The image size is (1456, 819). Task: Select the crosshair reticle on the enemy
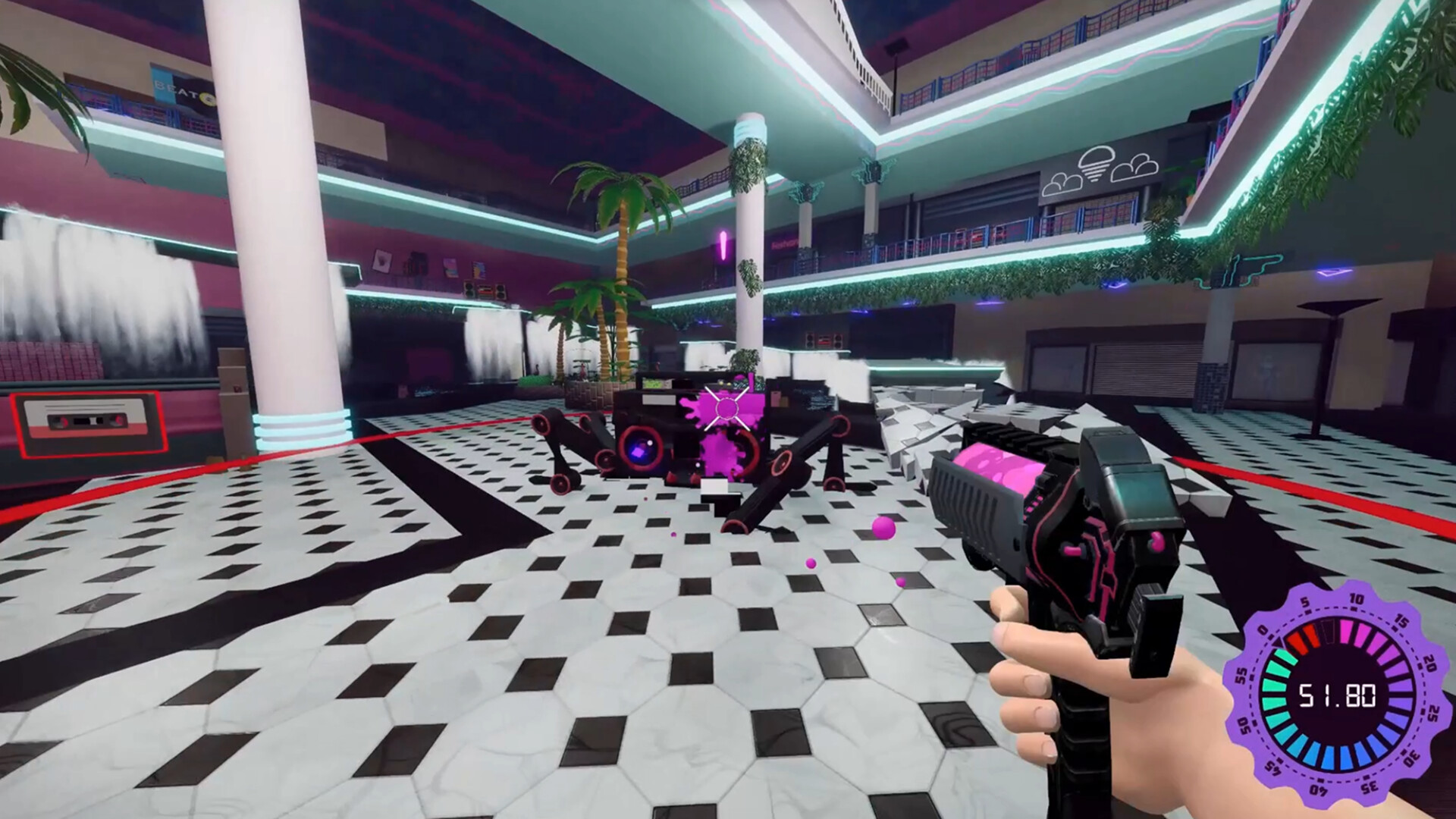[728, 409]
